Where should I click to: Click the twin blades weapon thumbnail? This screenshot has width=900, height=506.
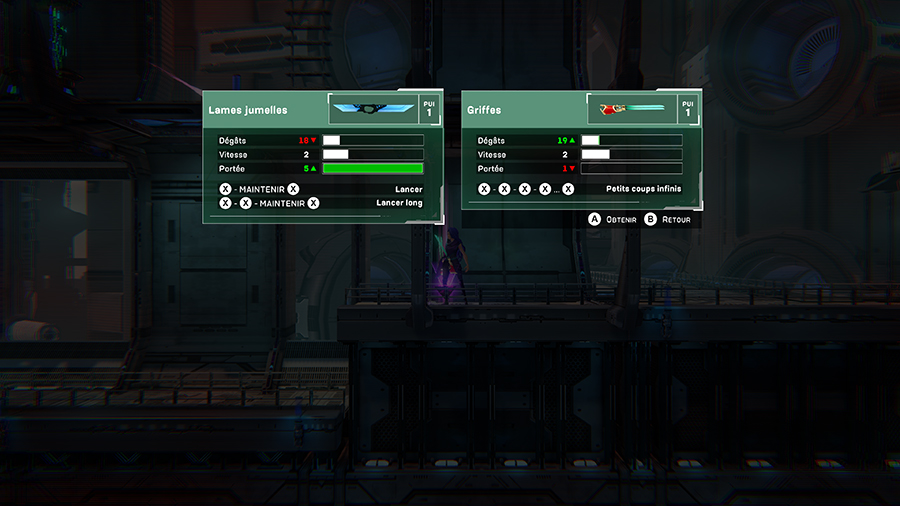(x=372, y=109)
